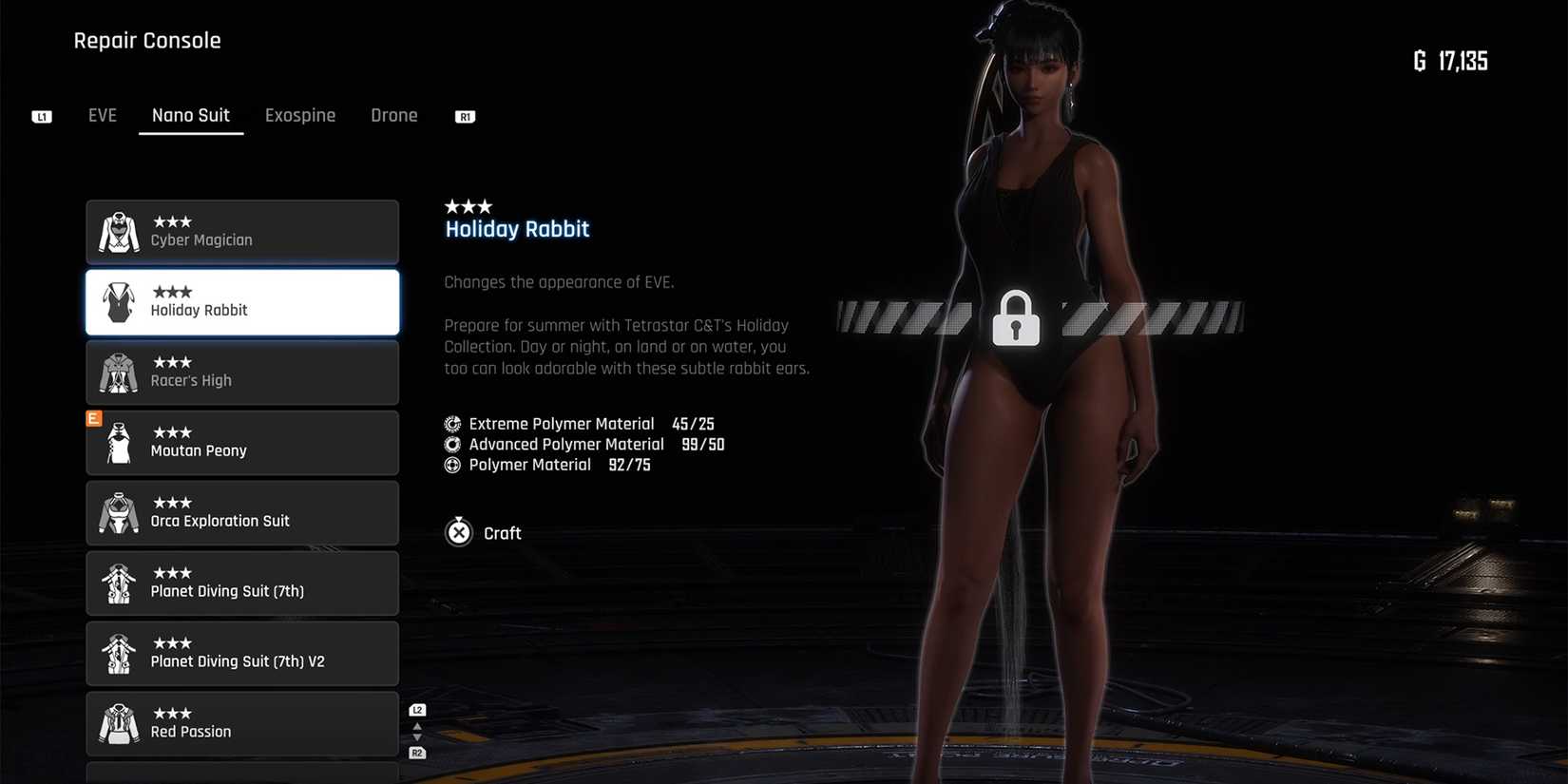
Task: Click the Holiday Rabbit swimsuit icon
Action: (118, 301)
